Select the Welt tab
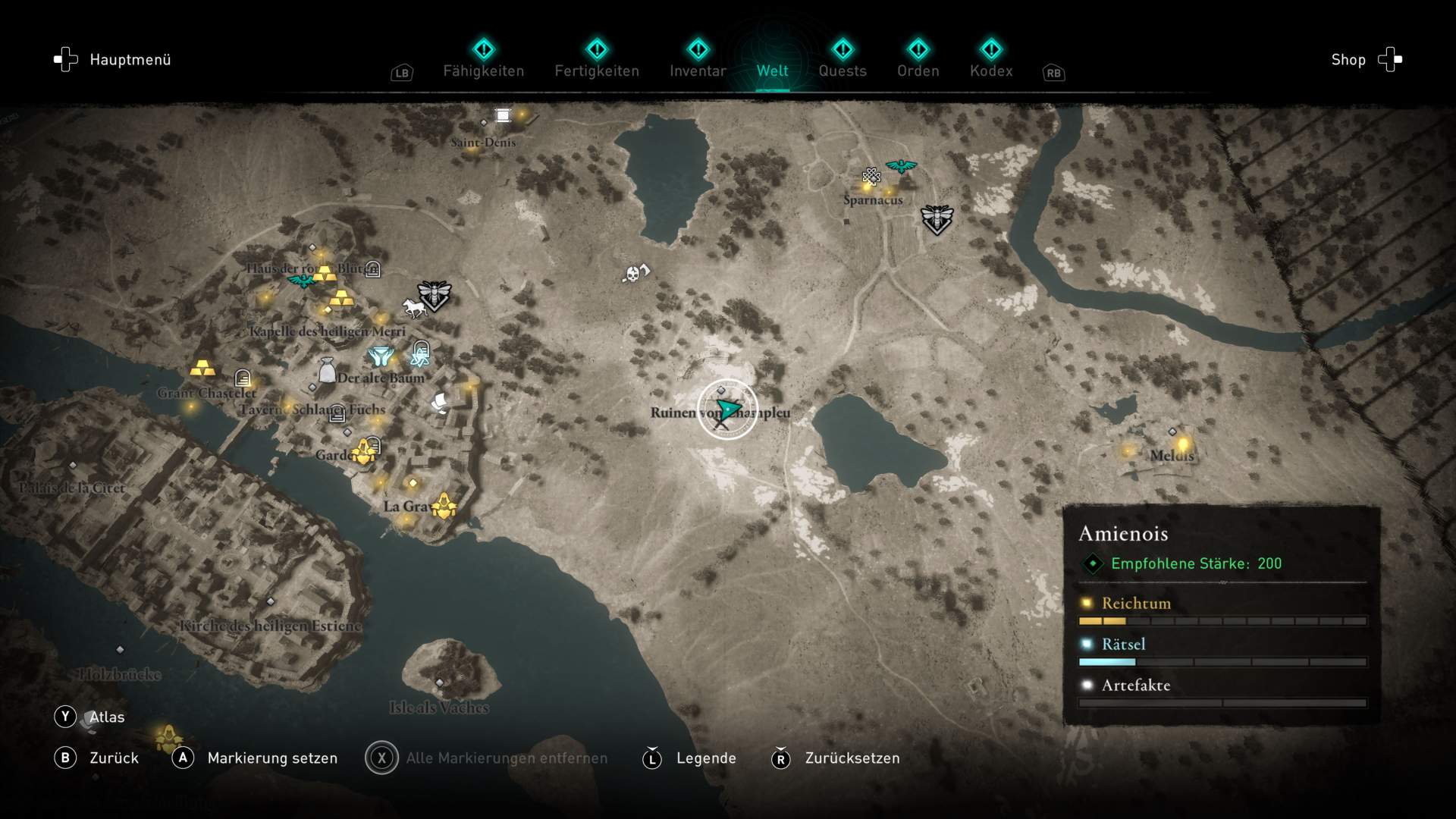 [772, 71]
